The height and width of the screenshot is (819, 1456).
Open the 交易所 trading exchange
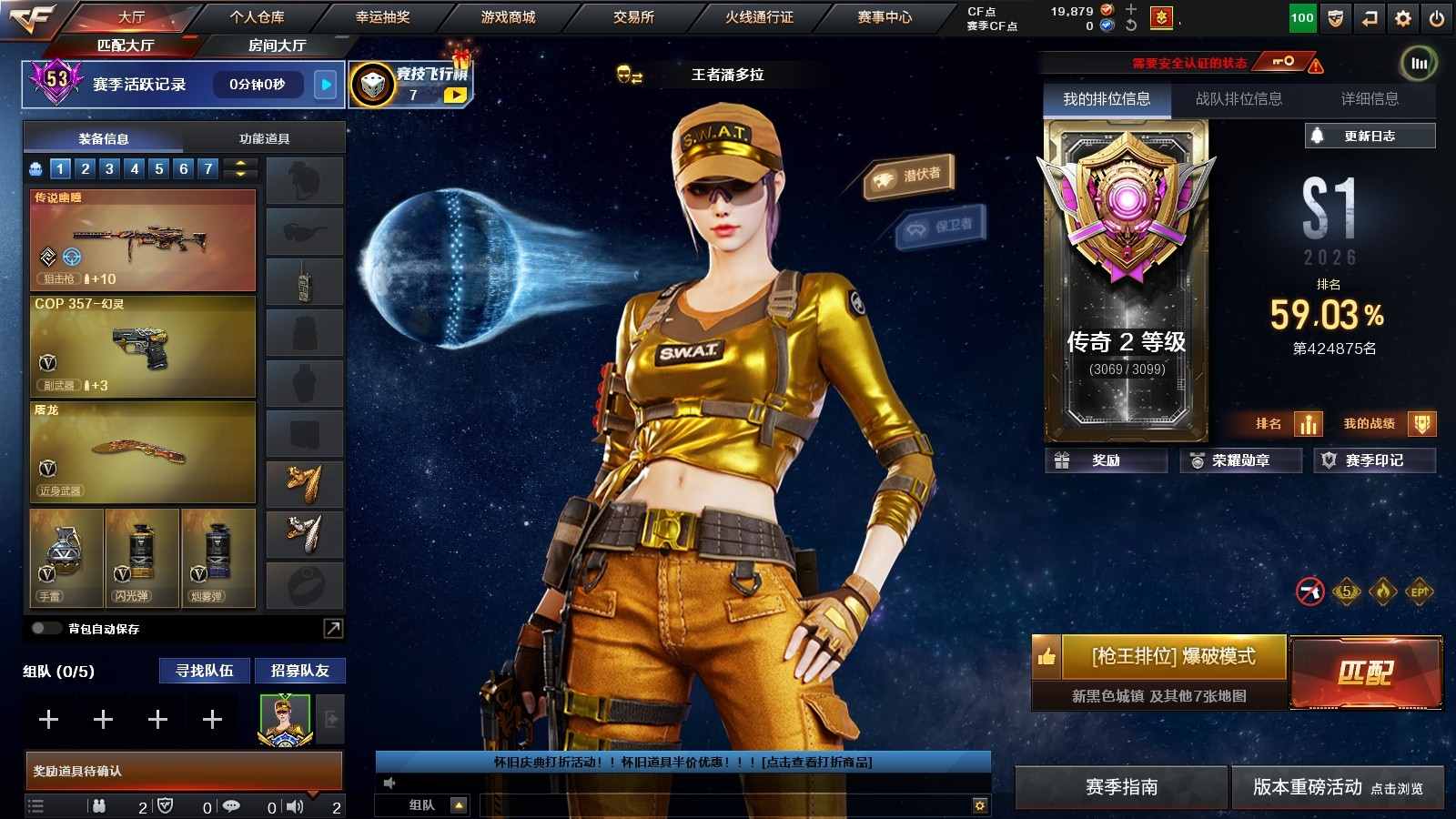[633, 17]
